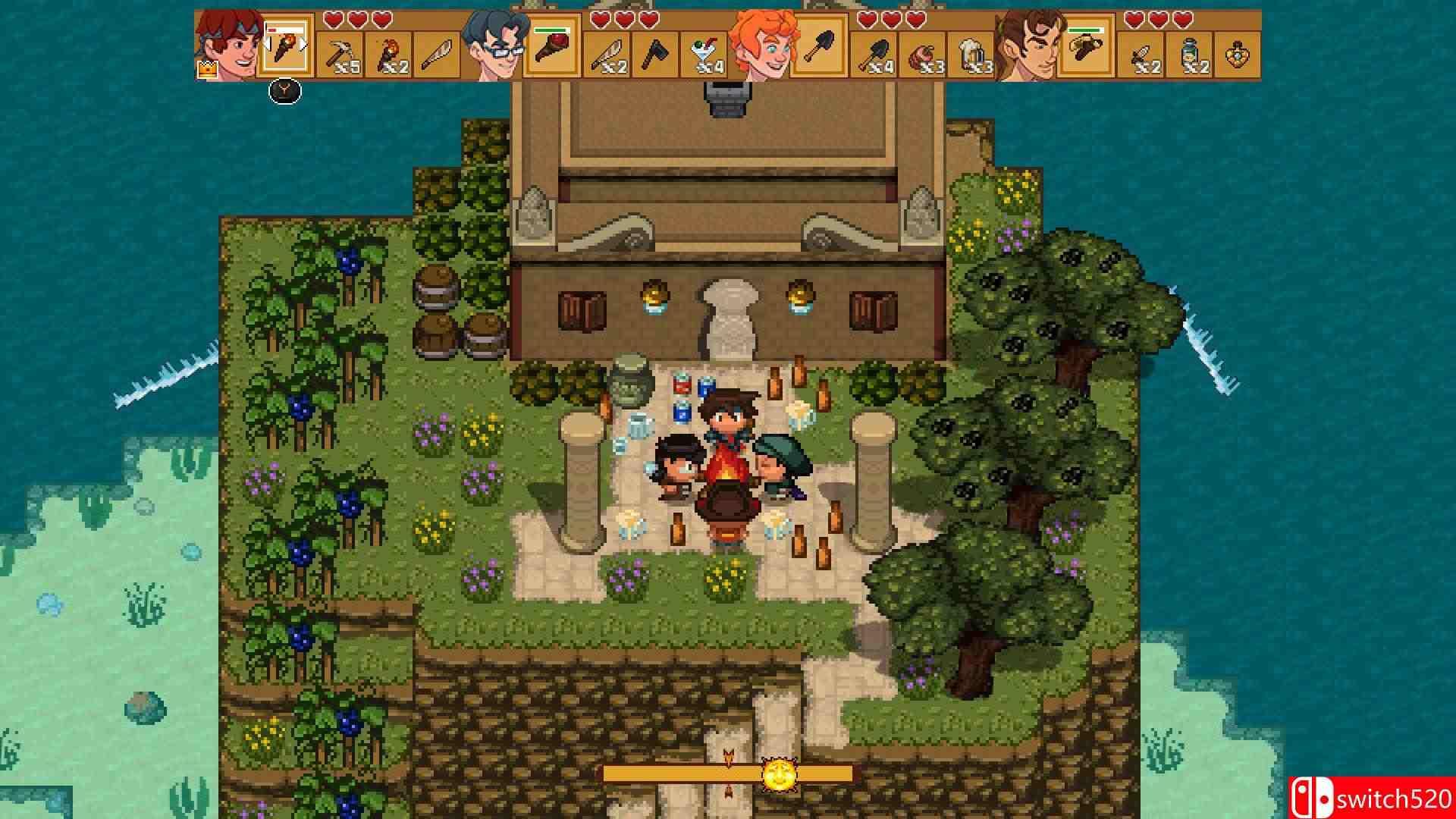Select the glass jar x2 slot
The width and height of the screenshot is (1456, 819).
[1190, 55]
